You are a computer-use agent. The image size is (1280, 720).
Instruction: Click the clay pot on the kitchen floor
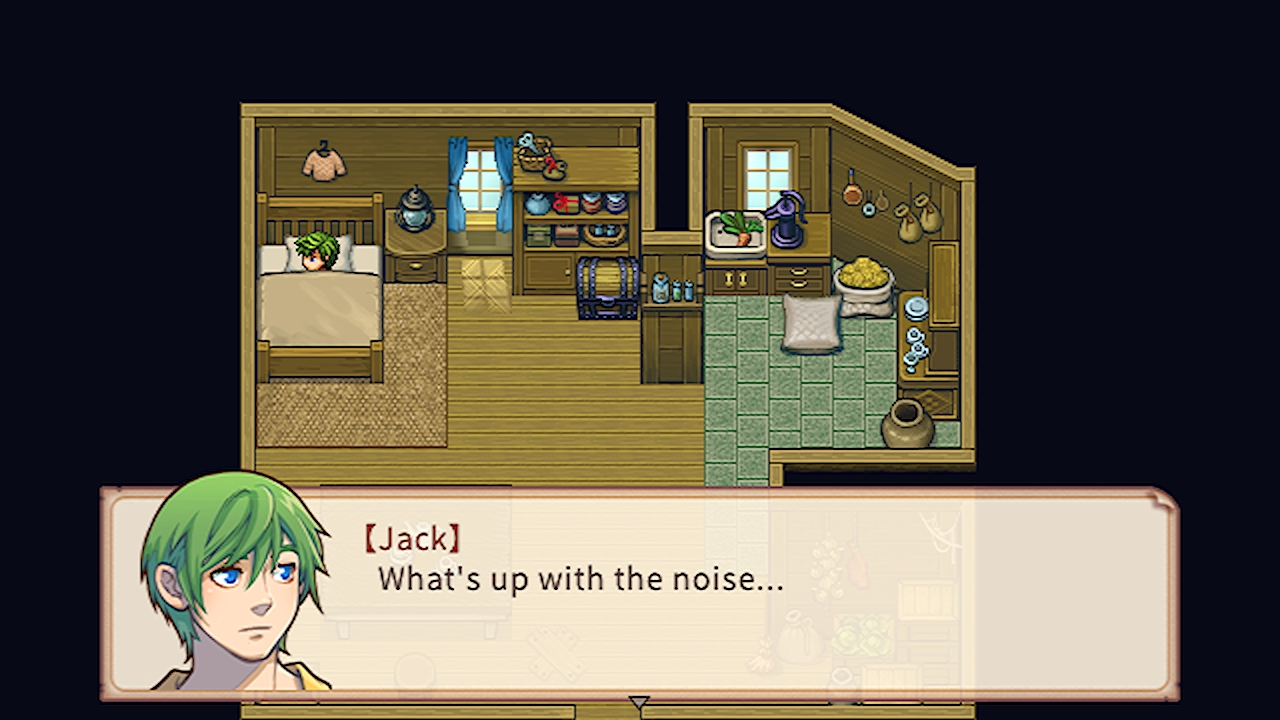pyautogui.click(x=908, y=422)
